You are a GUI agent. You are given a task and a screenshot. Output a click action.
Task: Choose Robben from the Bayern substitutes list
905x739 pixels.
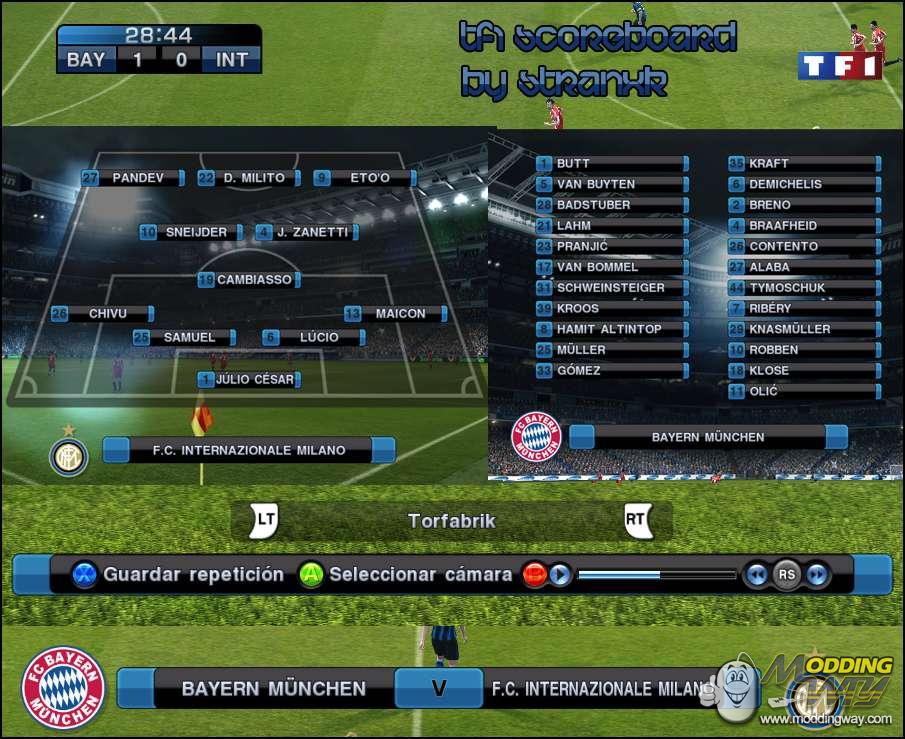pos(803,350)
